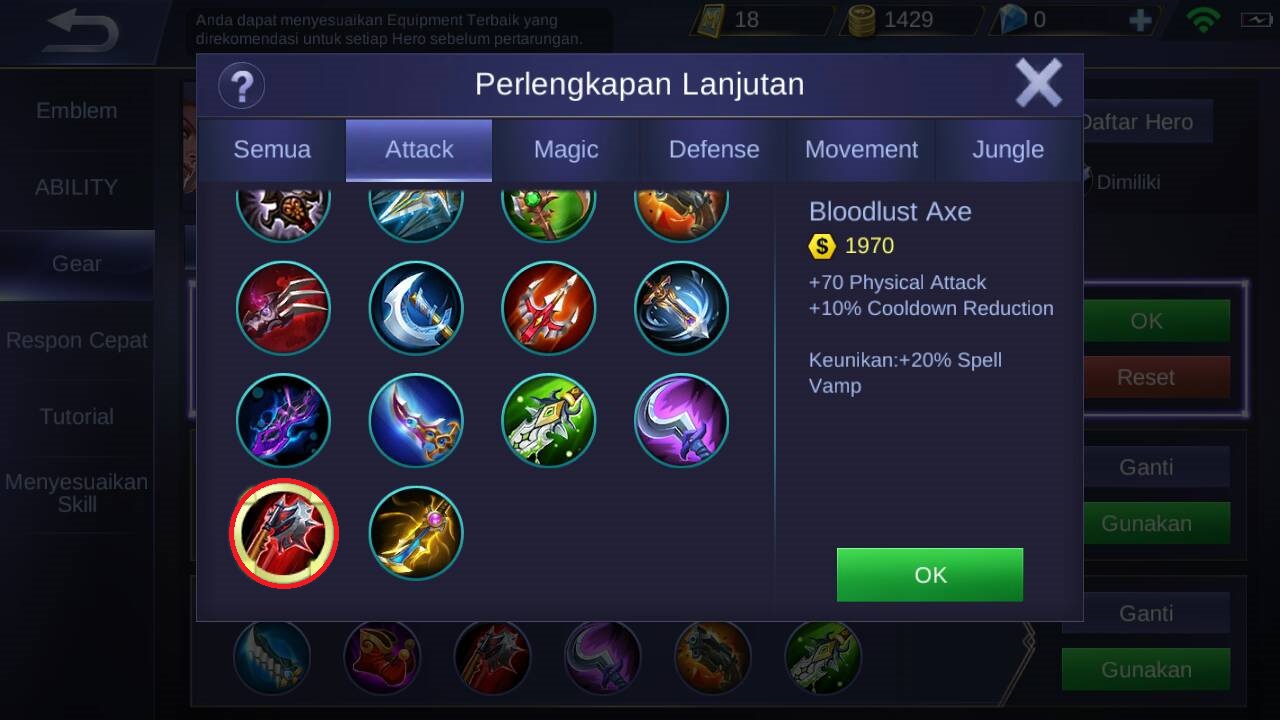Select the highlighted Bloodlust Axe item
The width and height of the screenshot is (1280, 720).
pos(284,534)
